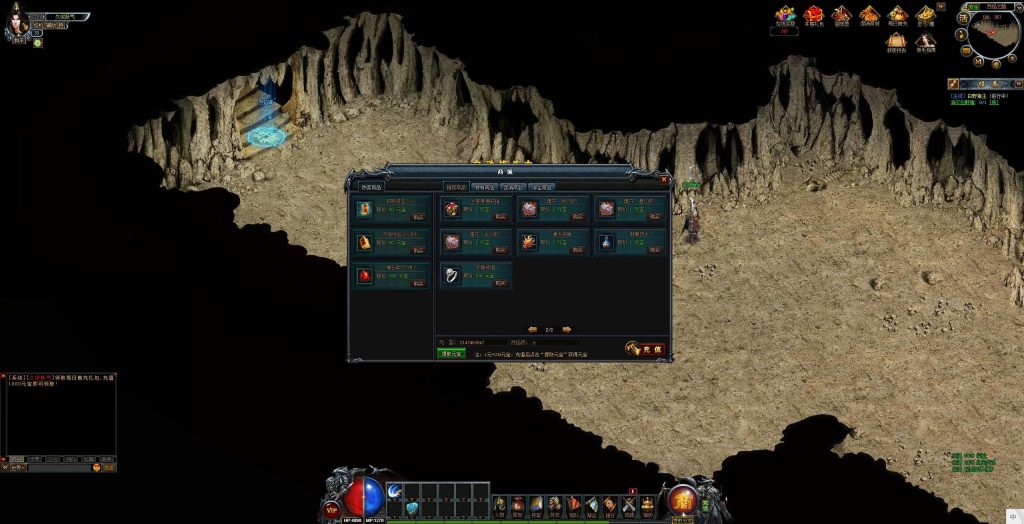
Task: Switch to the second shop category tab
Action: point(484,187)
